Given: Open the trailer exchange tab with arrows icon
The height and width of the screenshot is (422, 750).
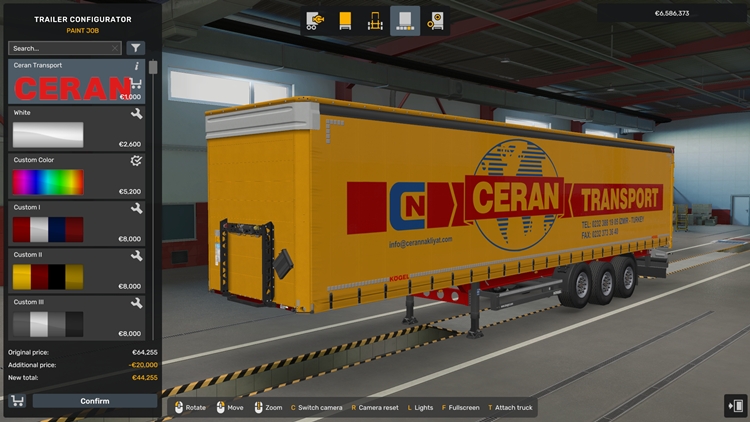Looking at the screenshot, I should pos(317,20).
